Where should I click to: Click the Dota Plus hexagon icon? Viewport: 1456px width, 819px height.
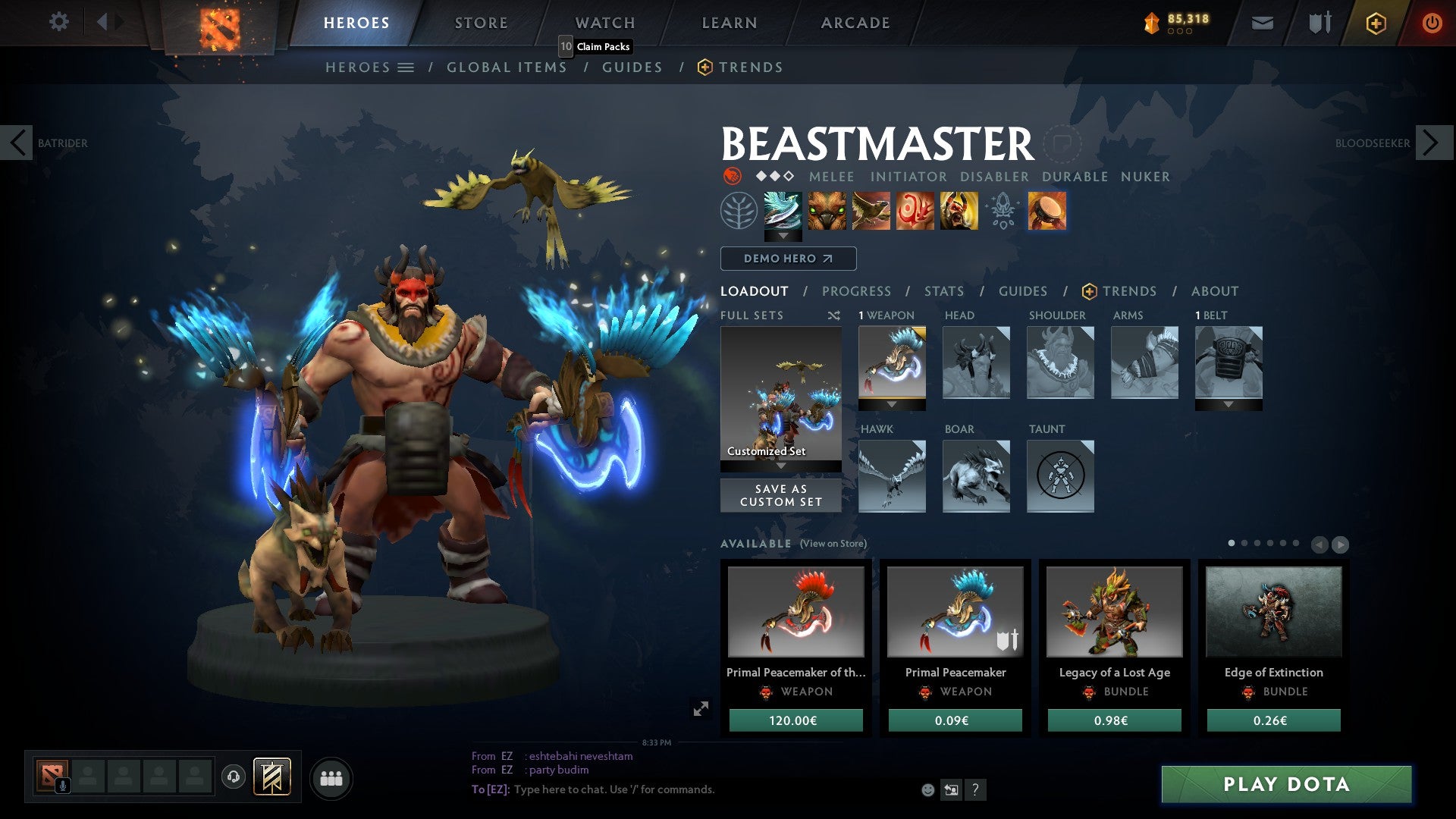pos(1376,23)
